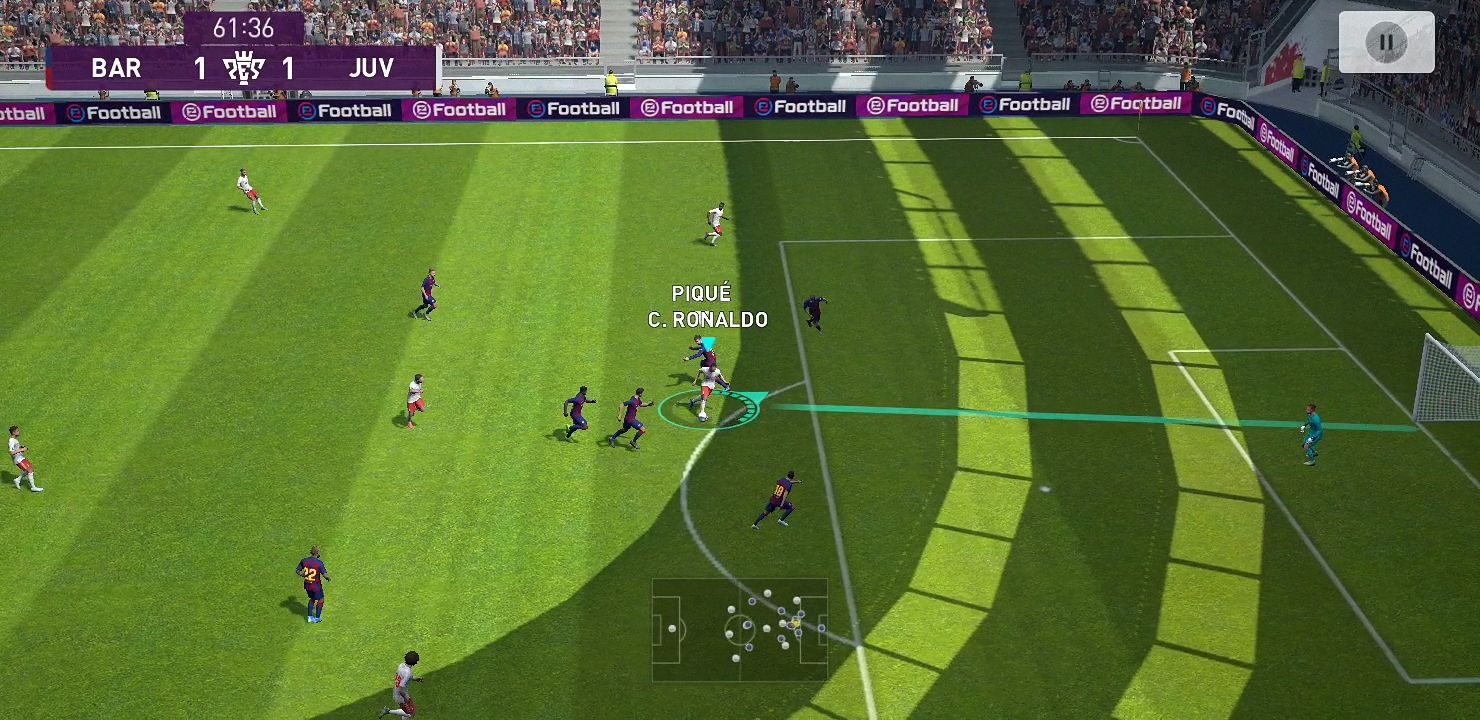Pause the match with the pause button
Screen dimensions: 1480x720
click(1390, 41)
